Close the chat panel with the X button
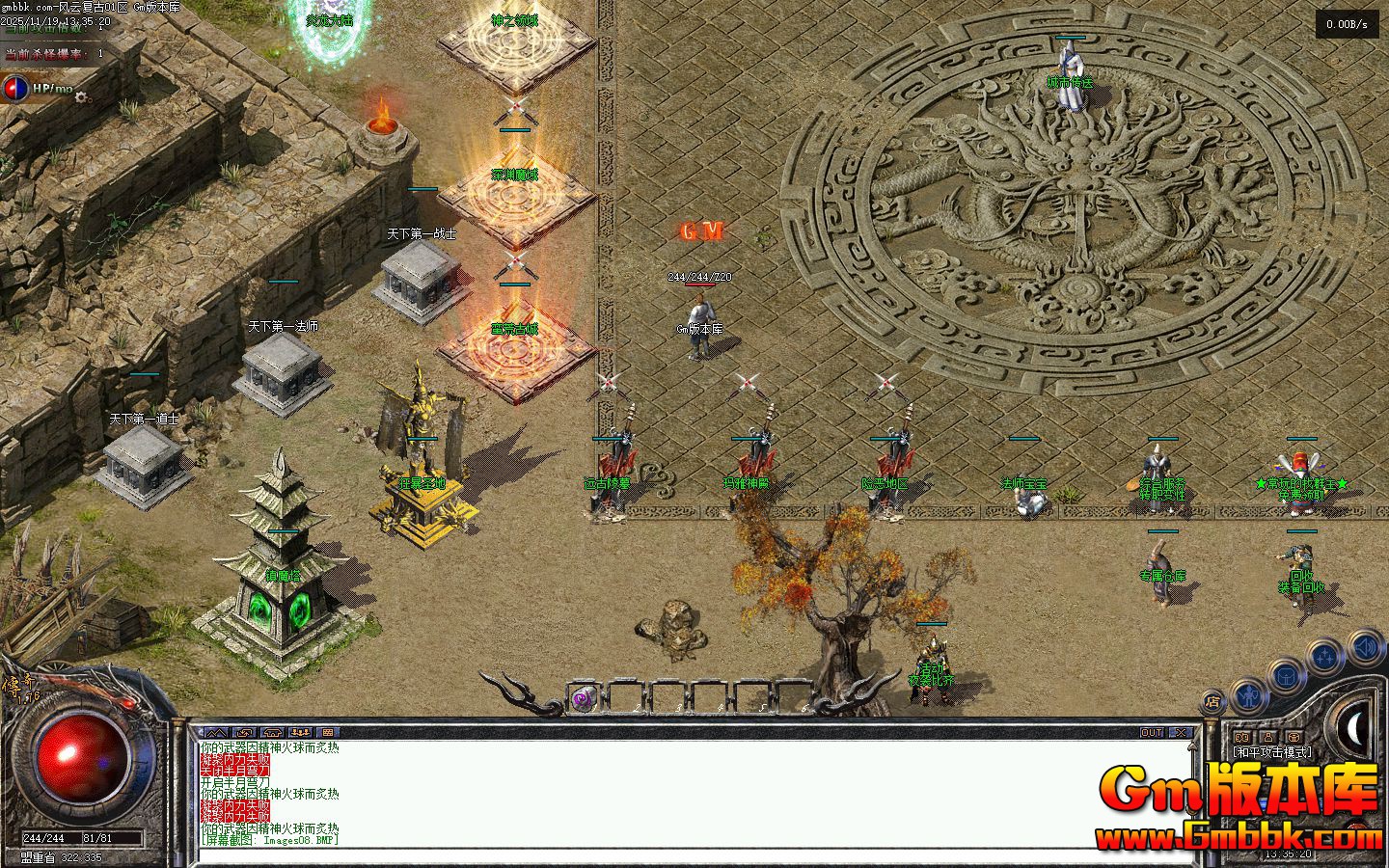This screenshot has height=868, width=1389. point(1179,733)
